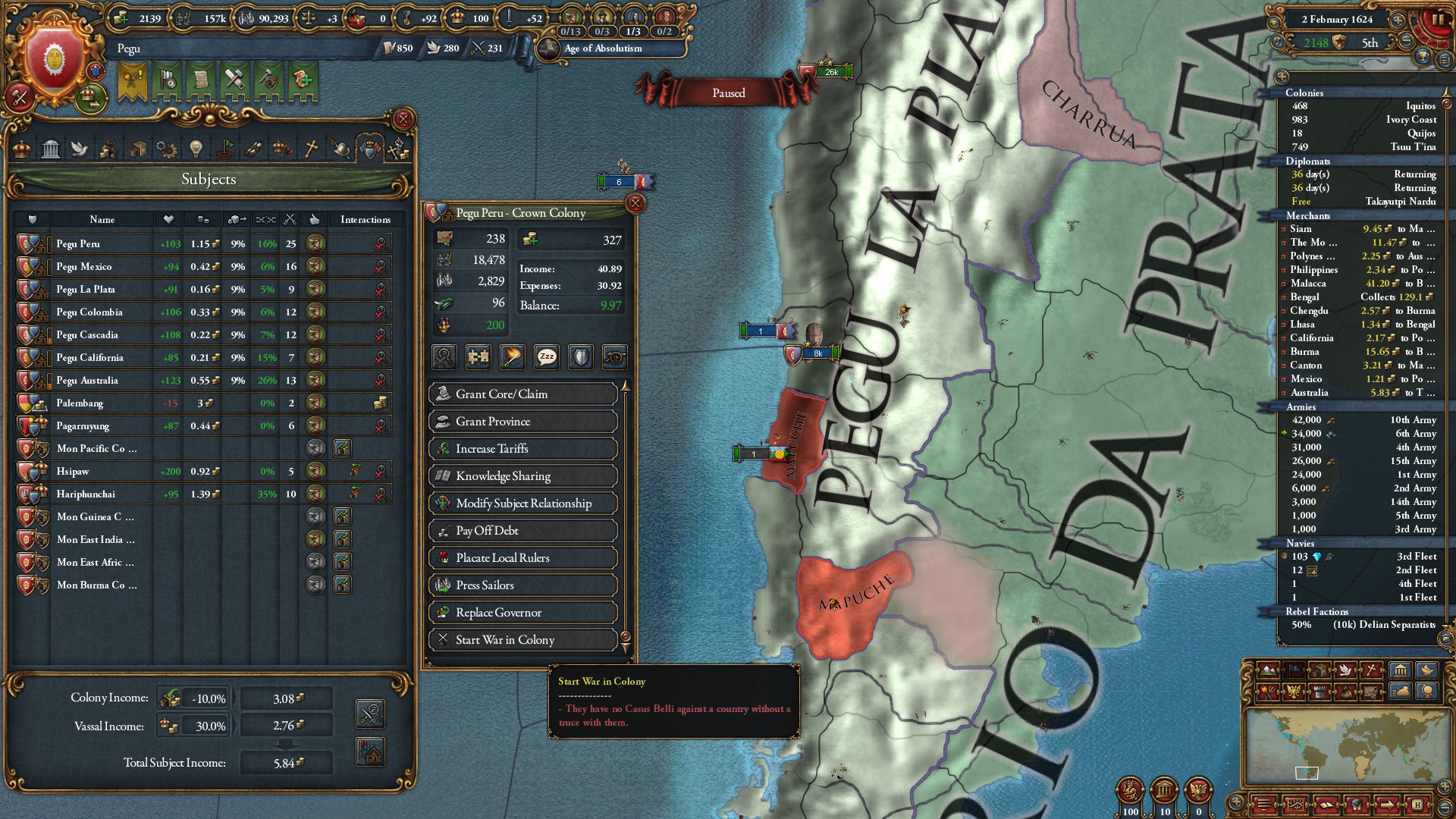The image size is (1456, 819).
Task: Click the missions flag icon
Action: [x=225, y=149]
